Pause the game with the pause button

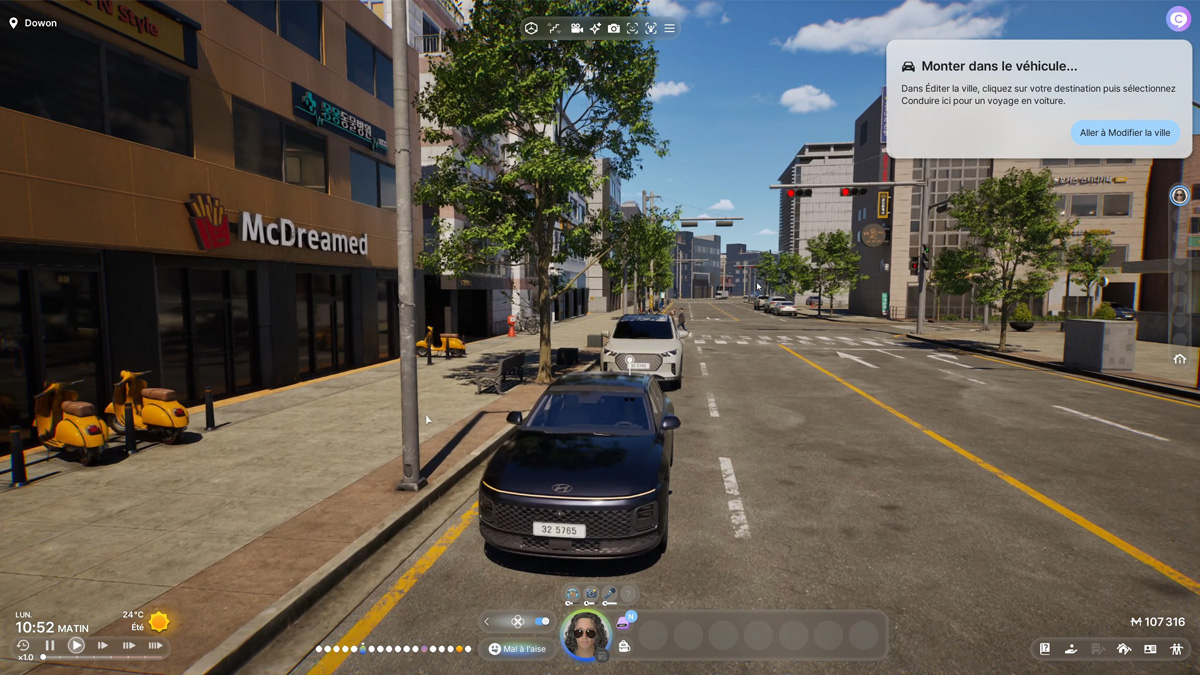50,646
